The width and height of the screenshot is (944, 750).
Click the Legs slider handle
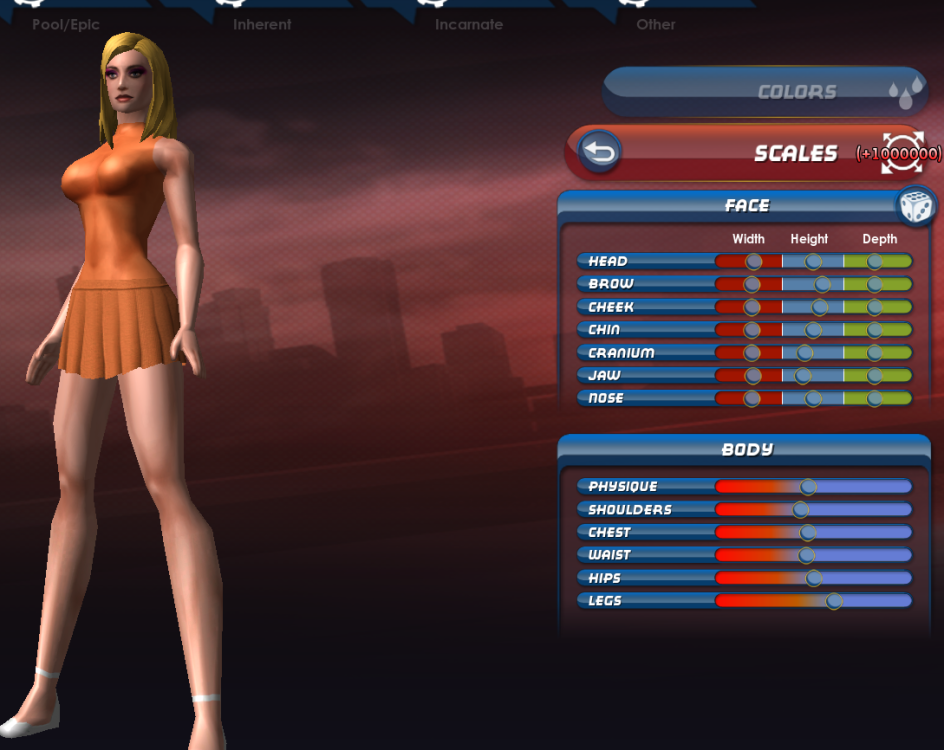click(x=834, y=601)
